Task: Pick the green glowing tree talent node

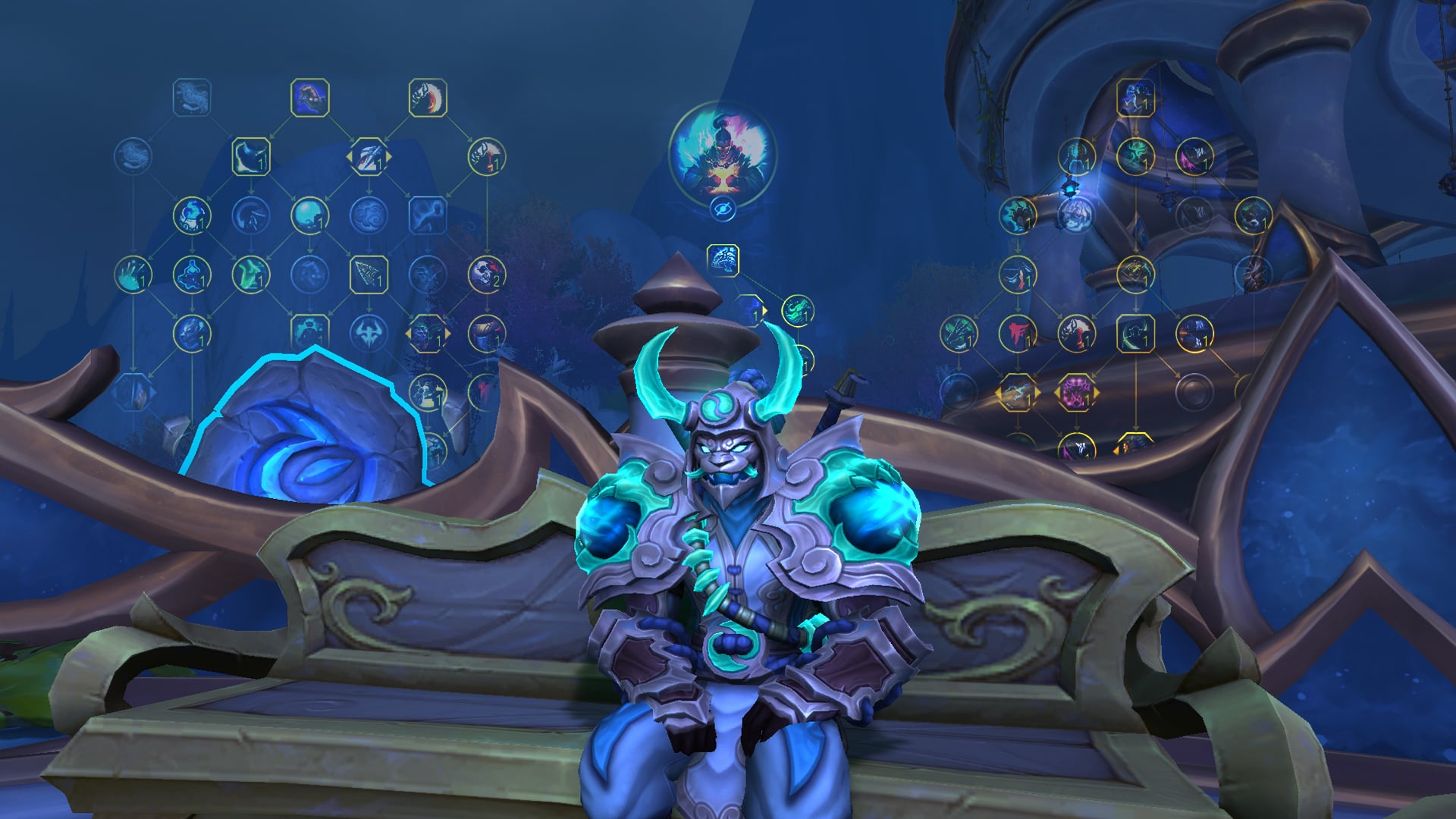Action: pos(1135,156)
